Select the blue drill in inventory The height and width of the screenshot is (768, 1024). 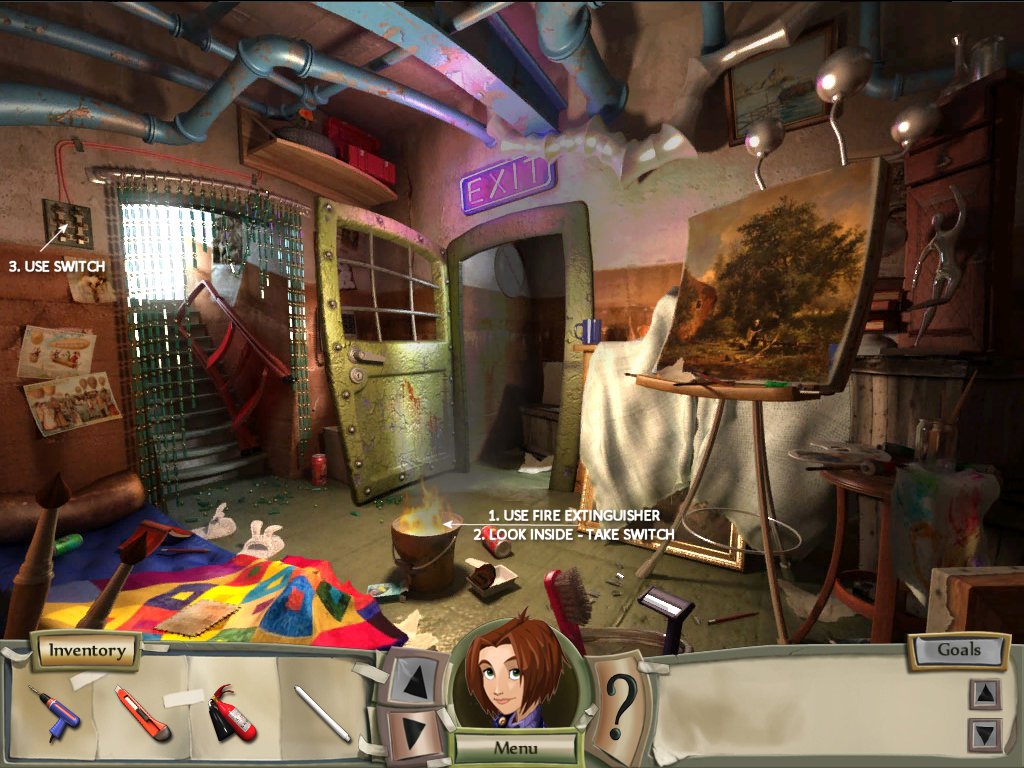tap(52, 712)
